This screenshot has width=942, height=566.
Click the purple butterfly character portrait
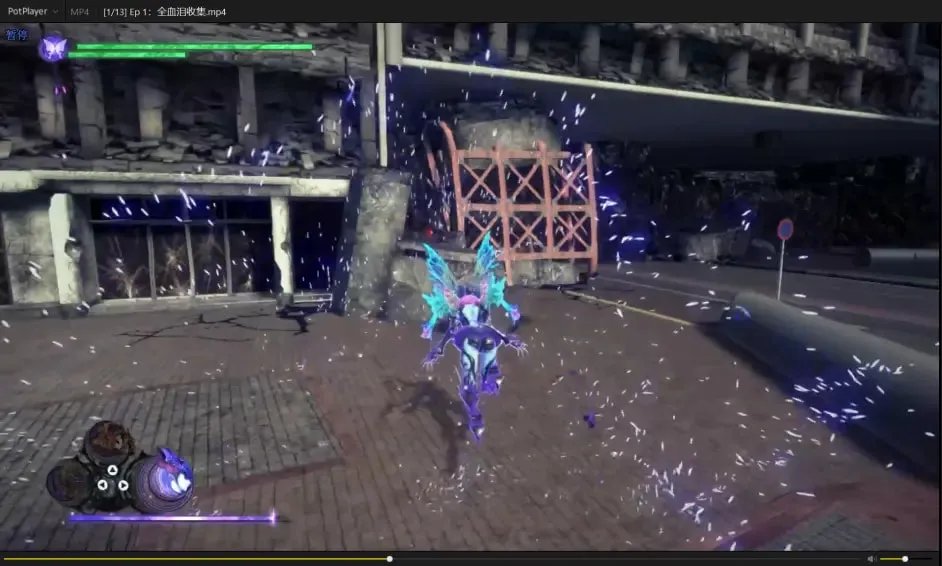point(53,47)
